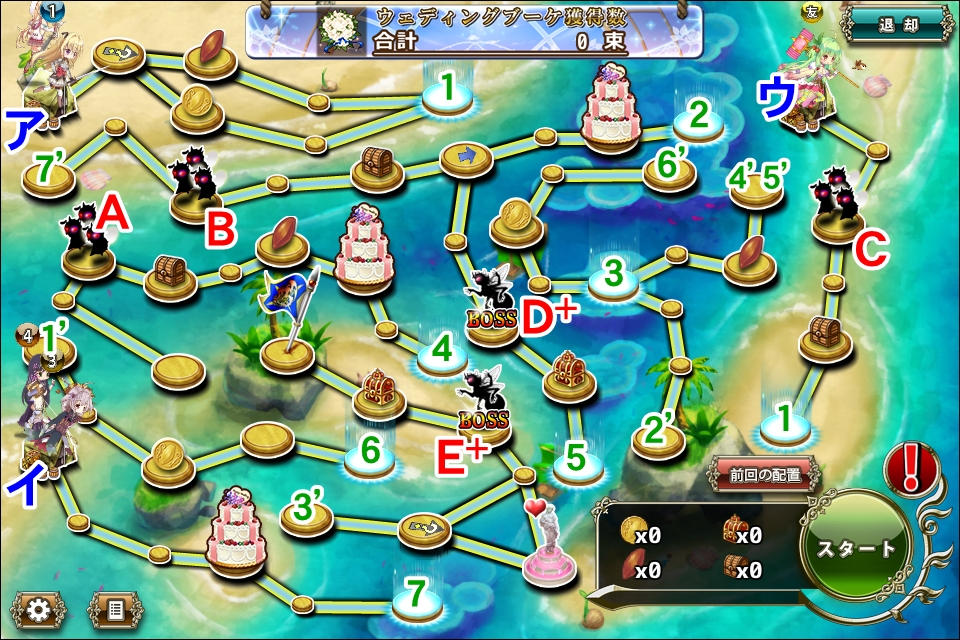Click the red exclamation alert icon

pyautogui.click(x=910, y=468)
